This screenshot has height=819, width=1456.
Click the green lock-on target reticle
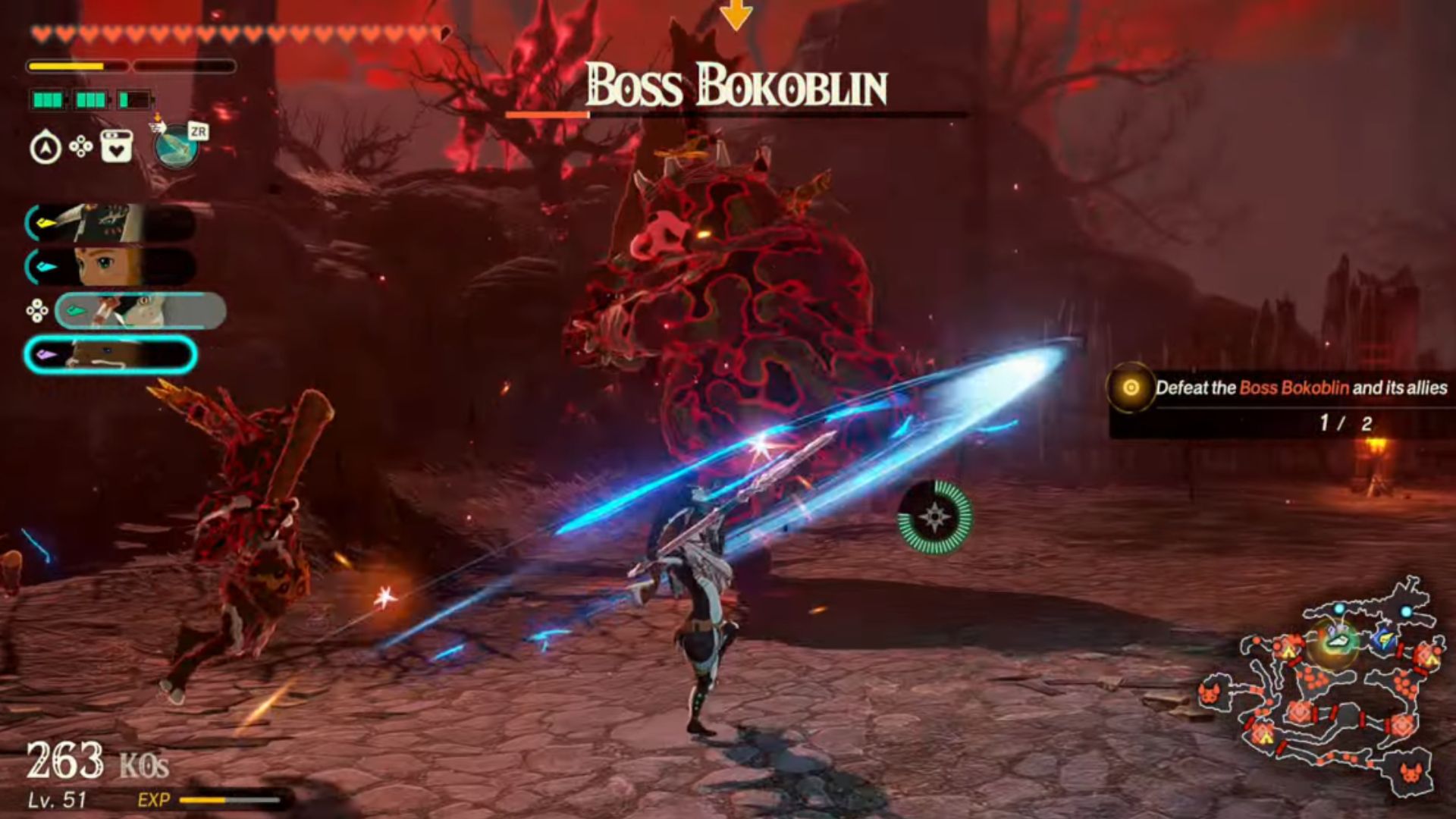[x=934, y=517]
